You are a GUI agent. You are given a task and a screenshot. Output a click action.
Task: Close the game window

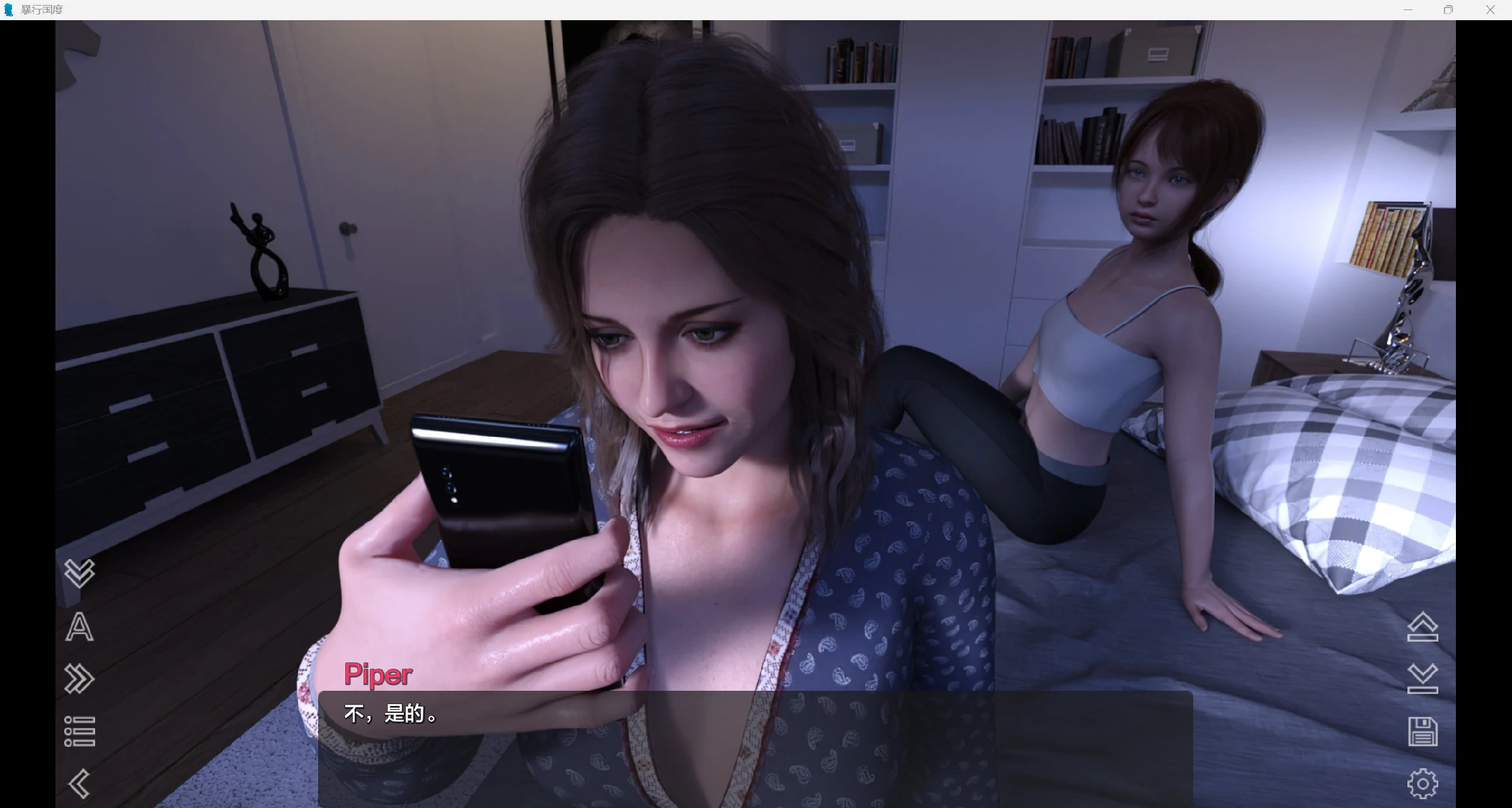1490,9
